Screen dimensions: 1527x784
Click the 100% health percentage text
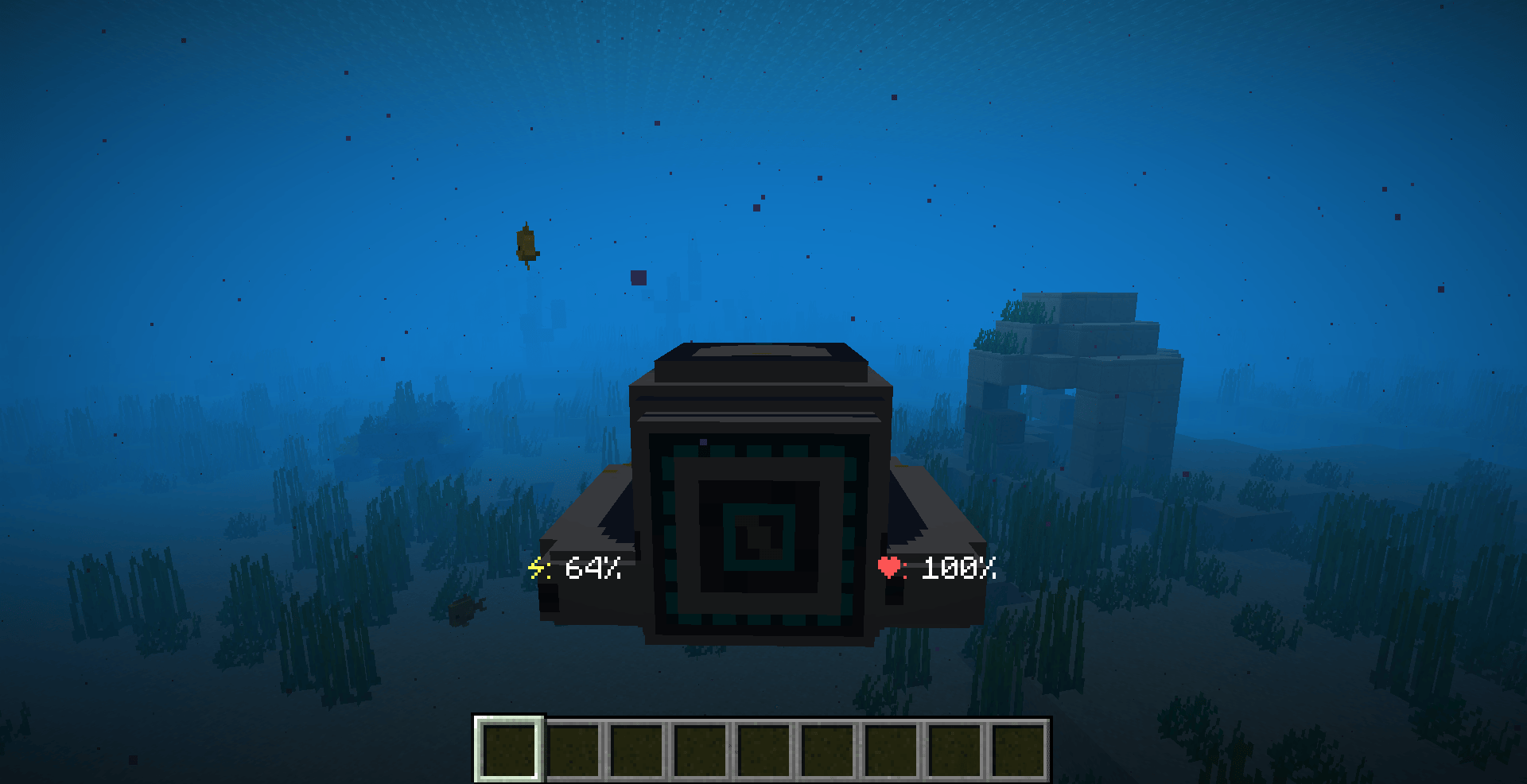tap(958, 569)
